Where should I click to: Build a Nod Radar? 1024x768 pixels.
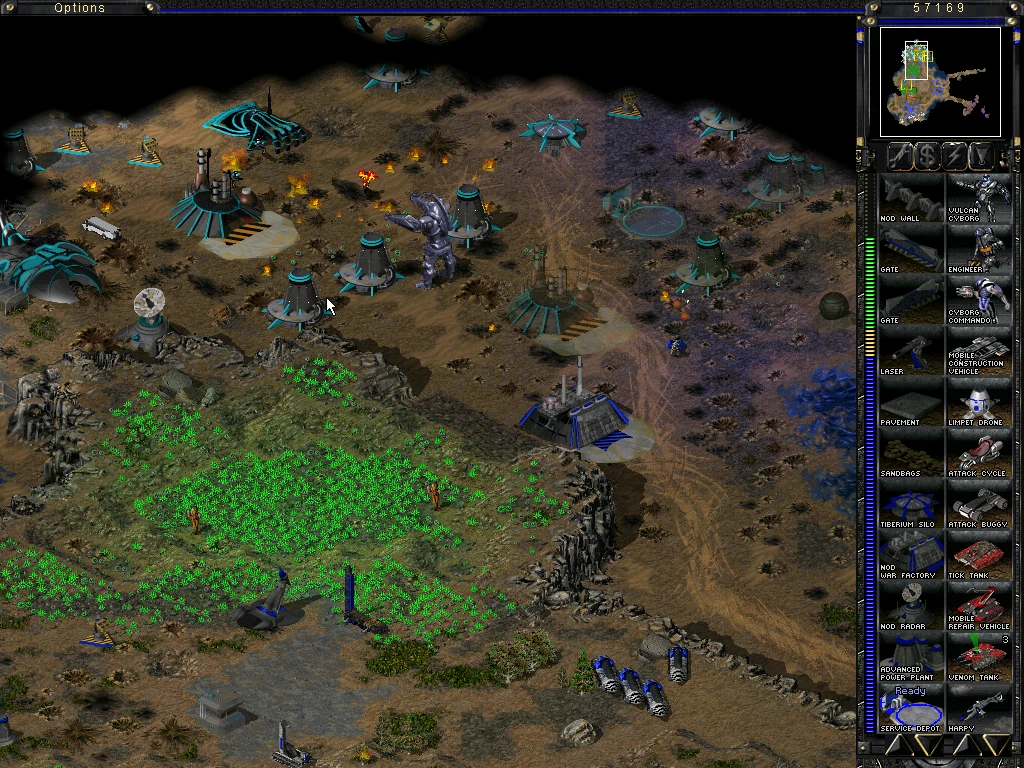coord(910,606)
